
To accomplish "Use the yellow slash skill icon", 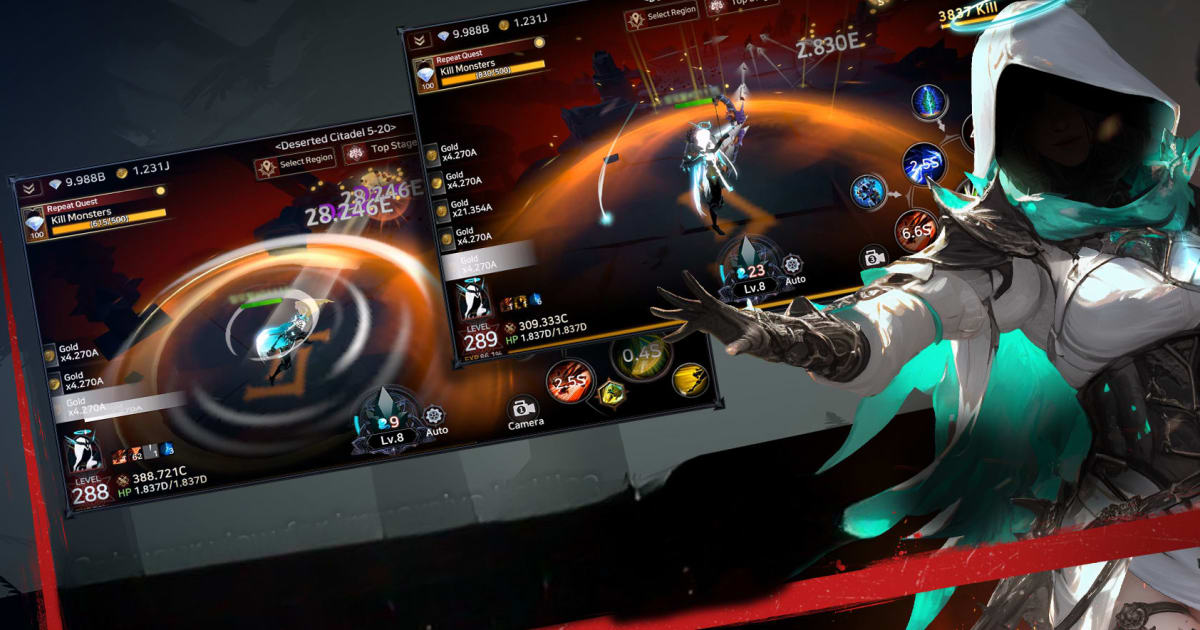I will point(691,378).
